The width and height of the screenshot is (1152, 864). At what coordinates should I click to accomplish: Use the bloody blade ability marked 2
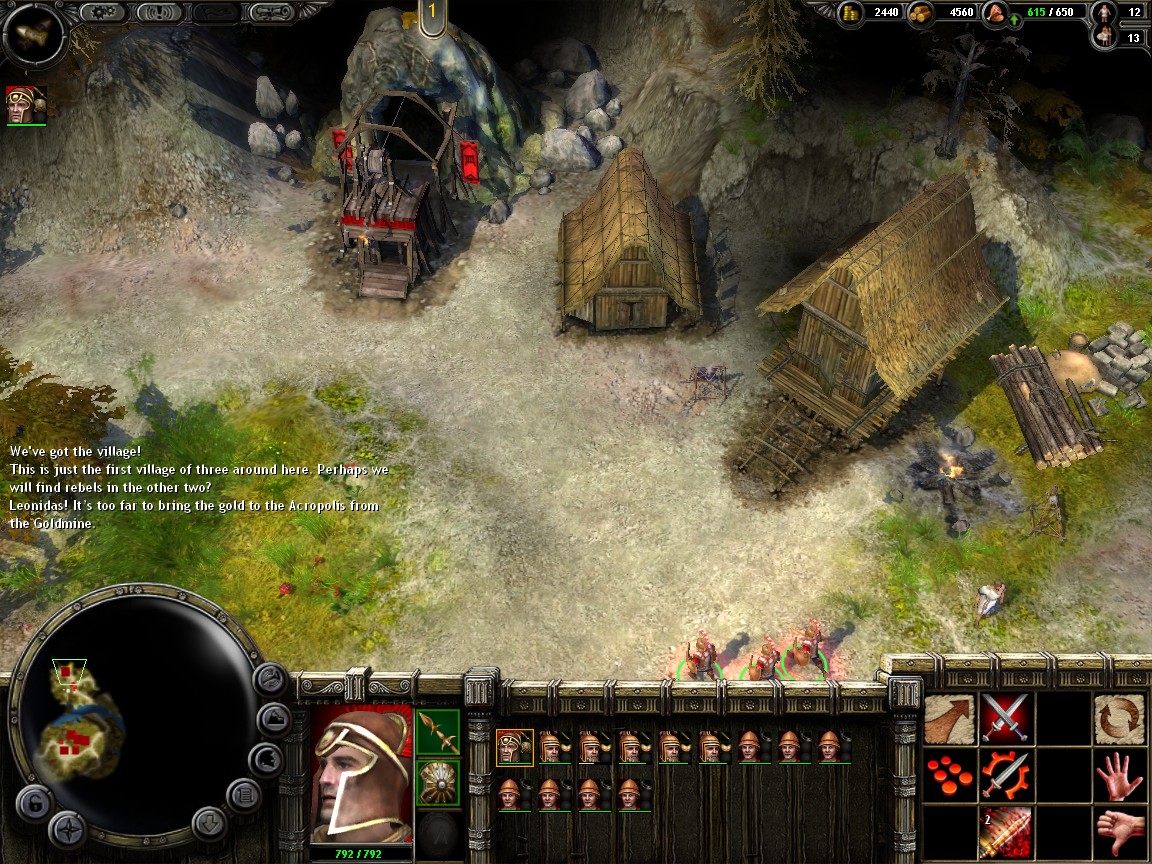pyautogui.click(x=1005, y=831)
